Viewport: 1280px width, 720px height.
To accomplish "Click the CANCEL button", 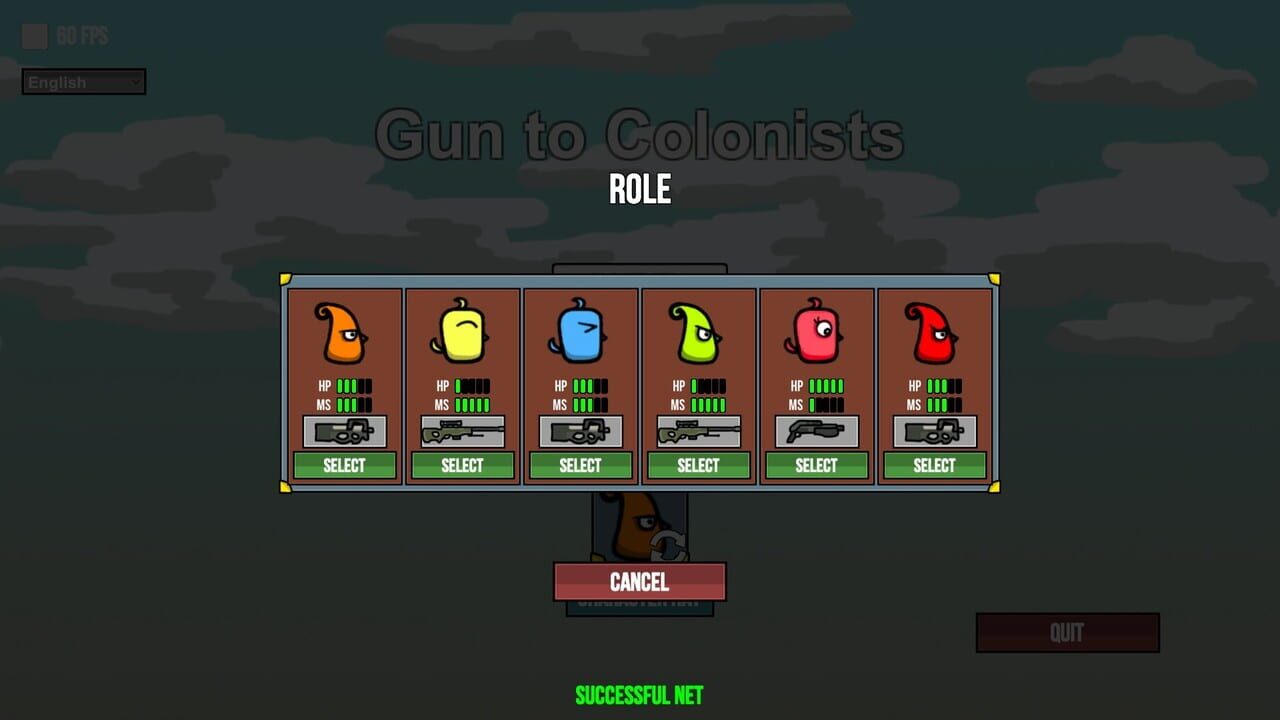I will [639, 582].
